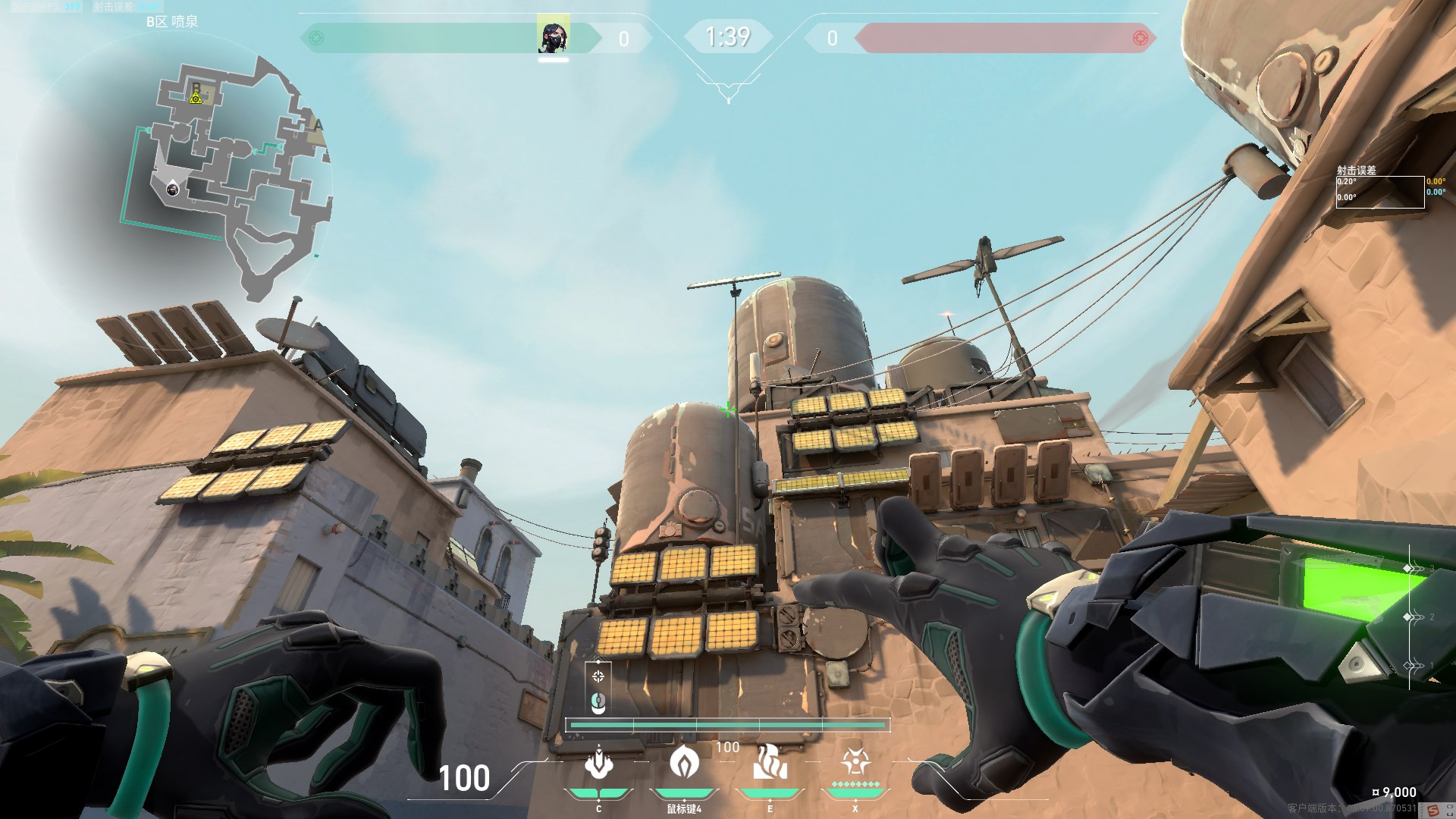Click Viper's player portrait in the top bar
This screenshot has width=1456, height=819.
(554, 37)
